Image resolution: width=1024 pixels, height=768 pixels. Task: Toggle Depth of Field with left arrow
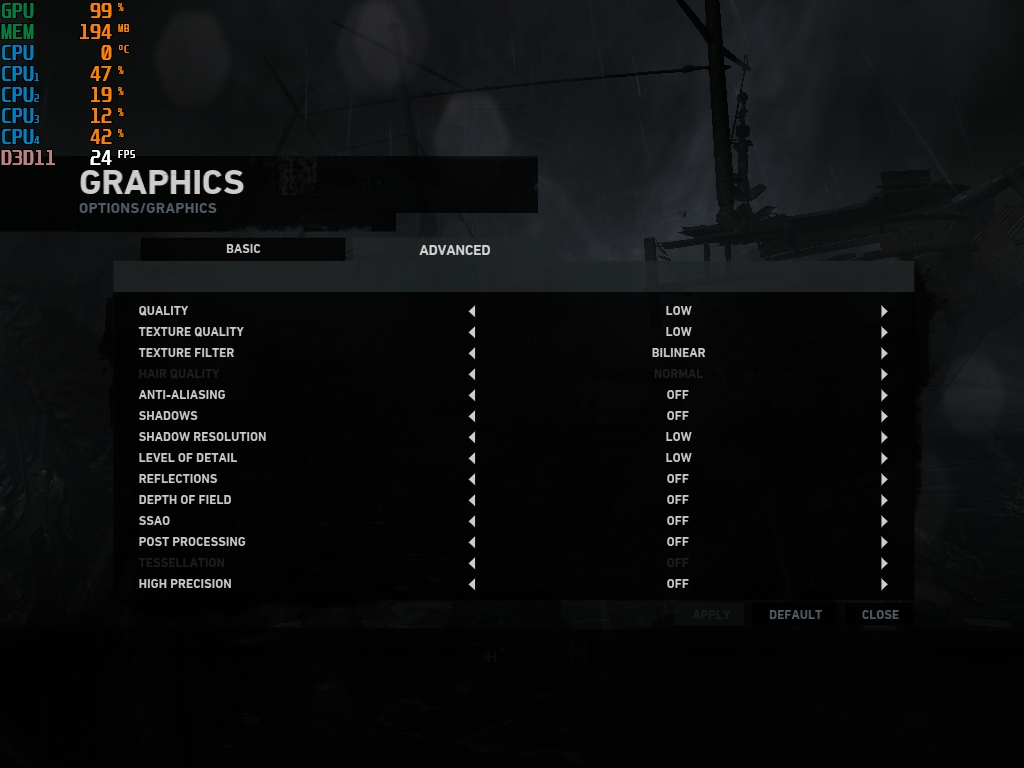472,500
